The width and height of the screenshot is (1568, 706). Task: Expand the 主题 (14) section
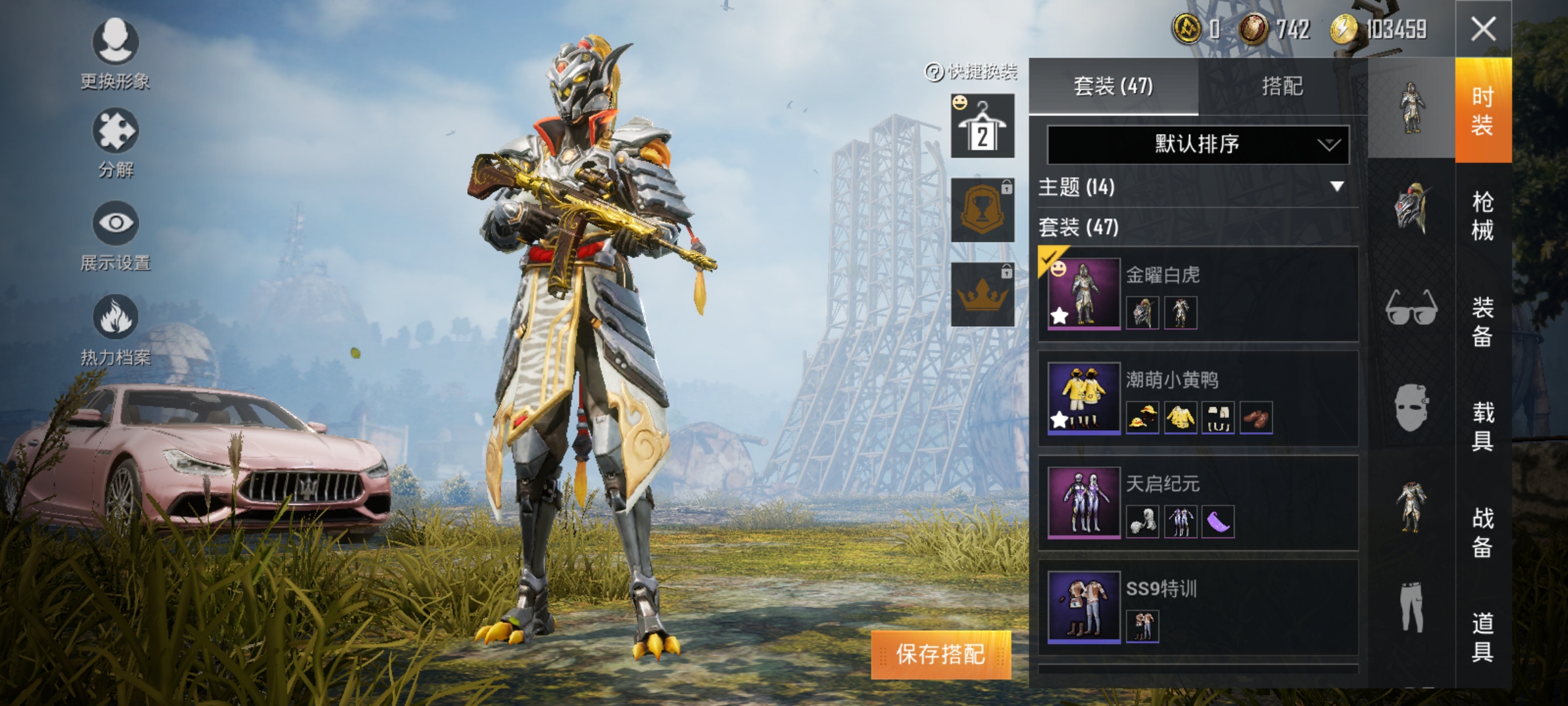point(1337,187)
